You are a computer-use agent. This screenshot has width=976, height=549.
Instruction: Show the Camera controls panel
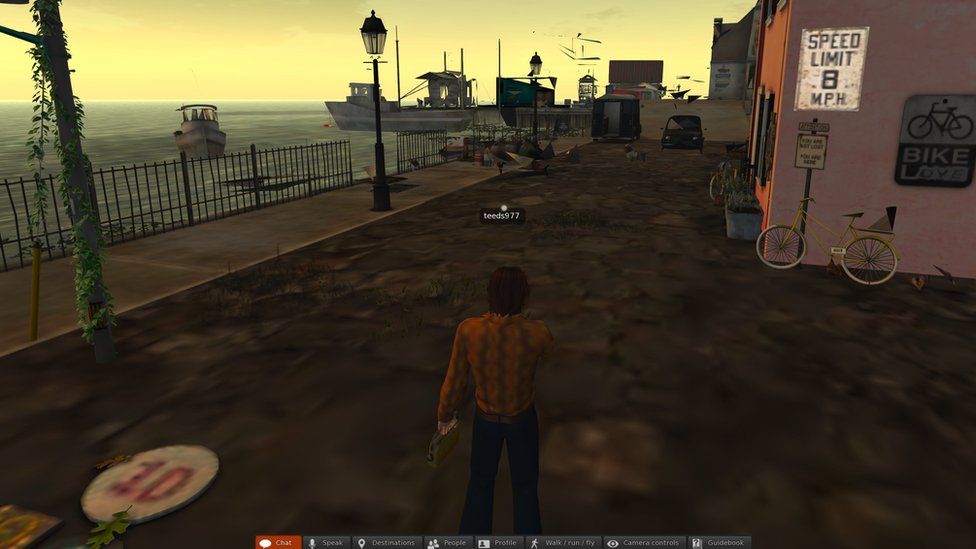pos(645,542)
